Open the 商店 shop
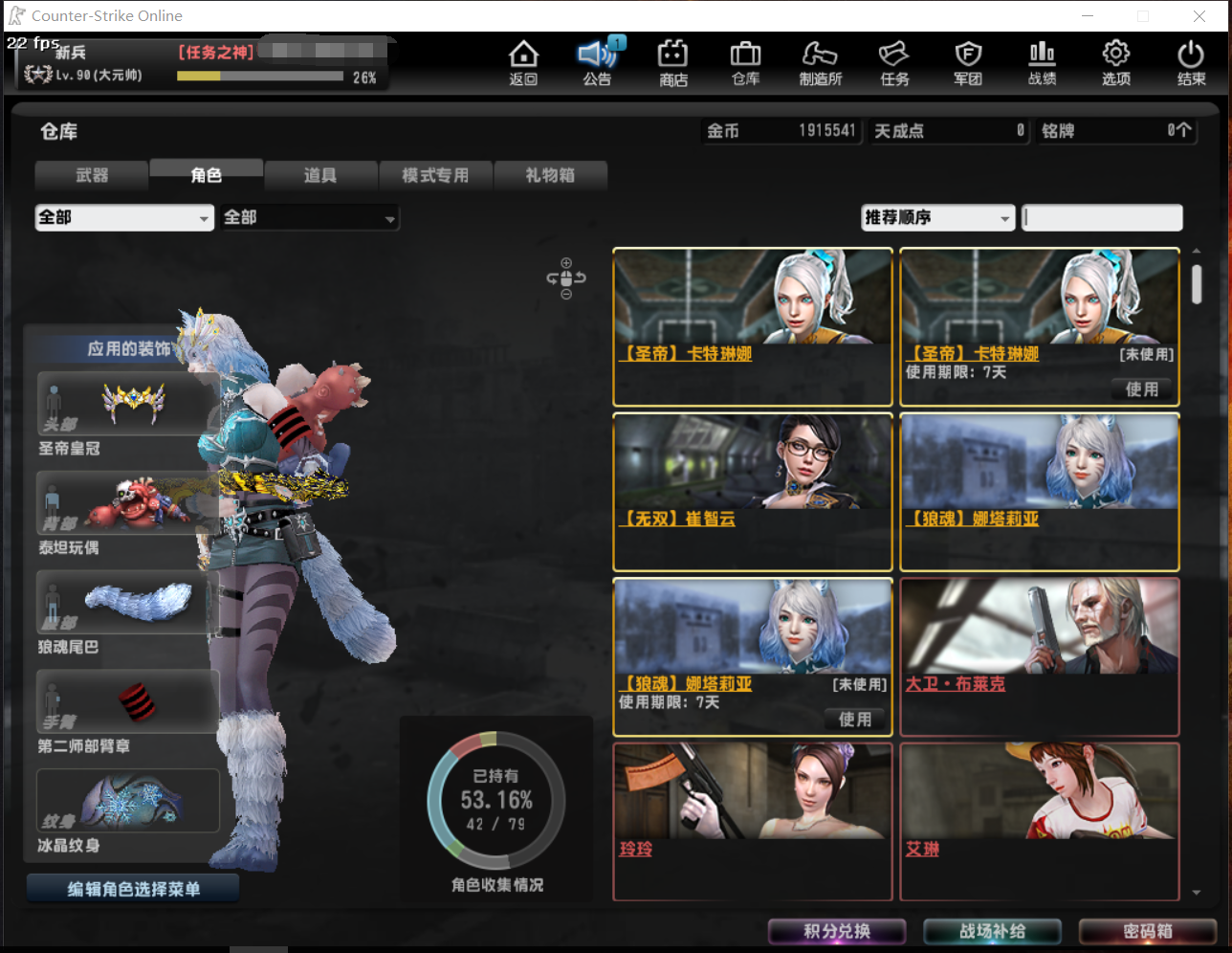 pyautogui.click(x=671, y=62)
